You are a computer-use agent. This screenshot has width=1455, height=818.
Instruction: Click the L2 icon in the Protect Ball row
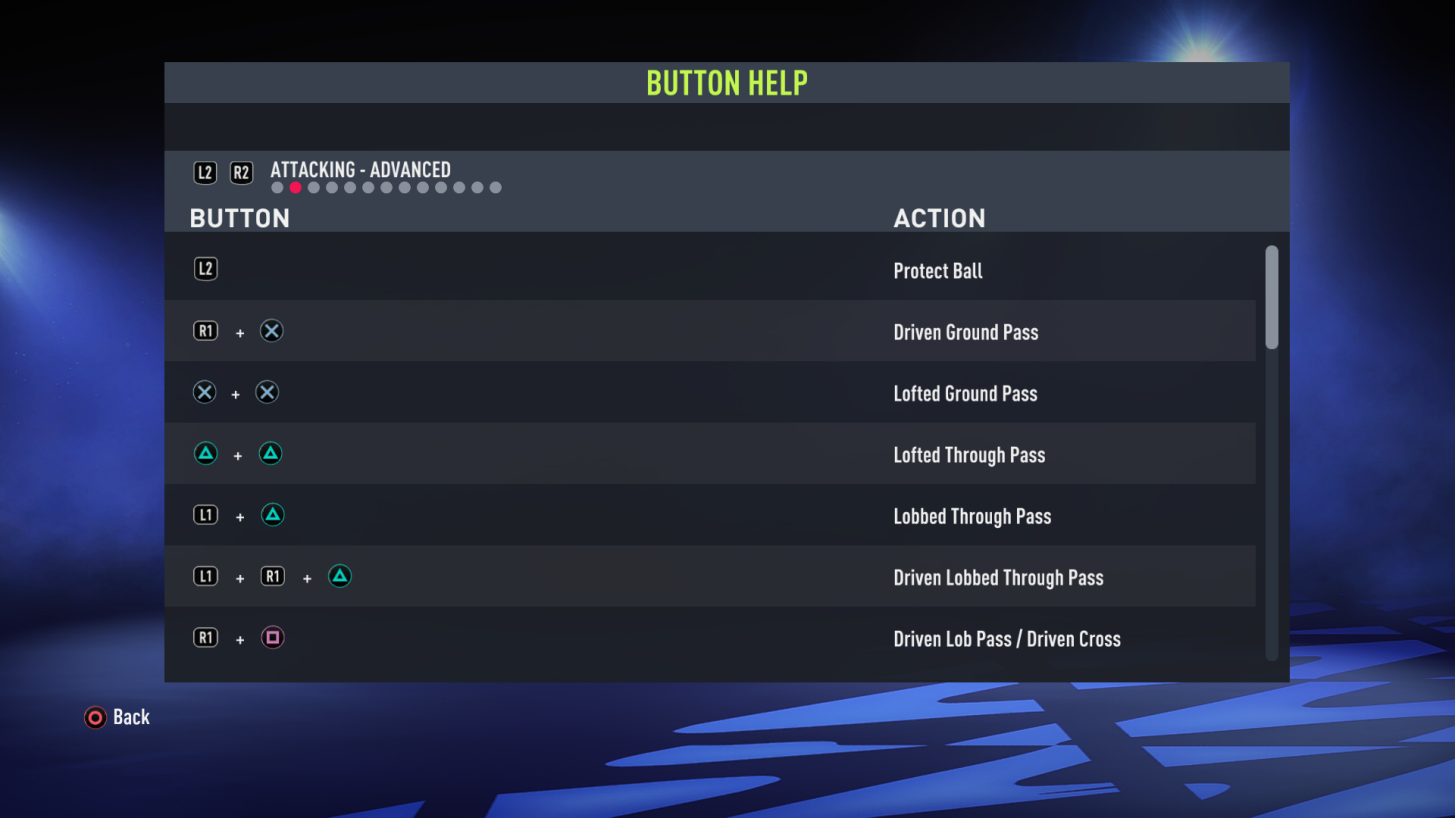[x=205, y=269]
